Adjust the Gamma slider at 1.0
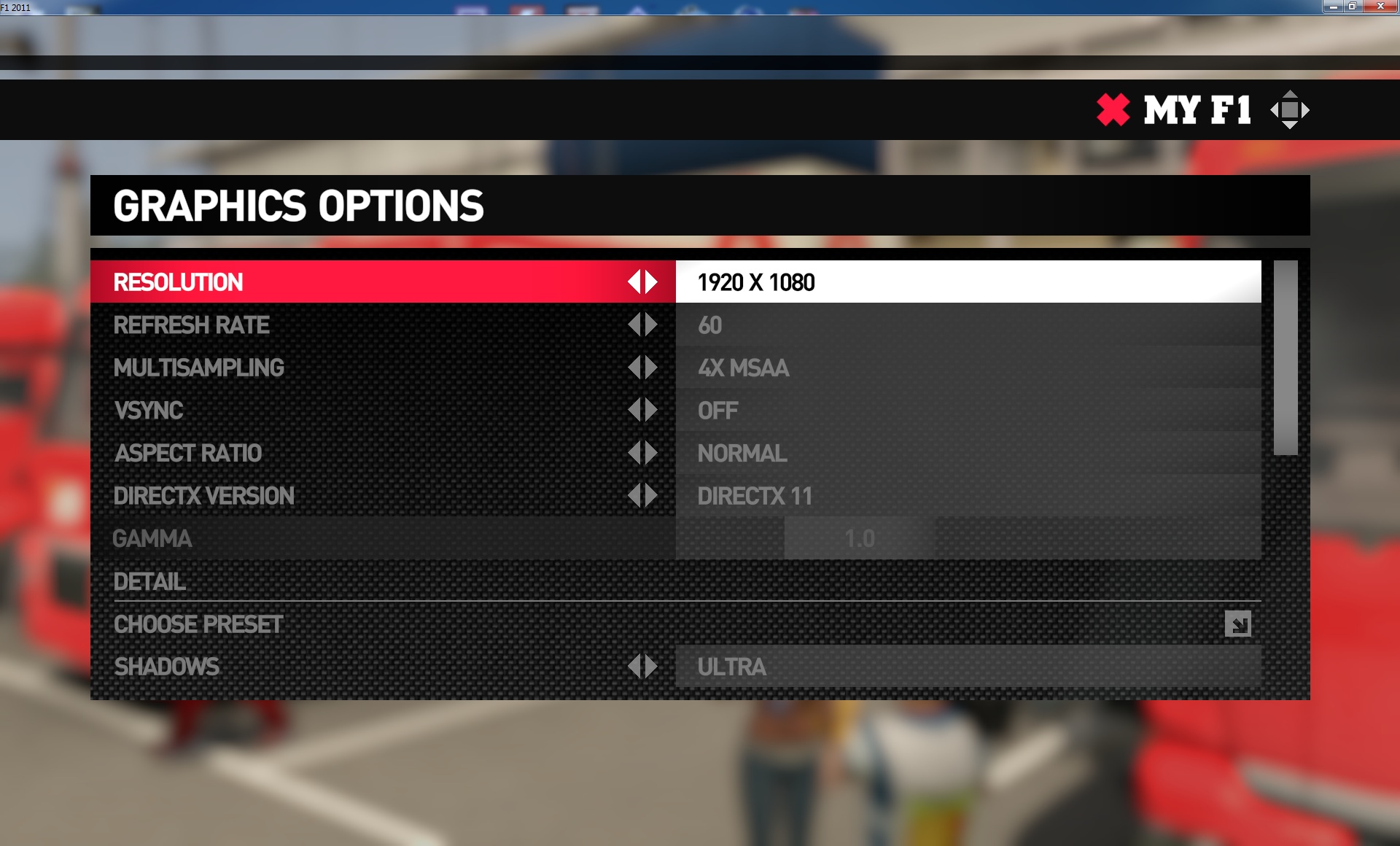Screen dimensions: 1400x846 click(x=860, y=539)
